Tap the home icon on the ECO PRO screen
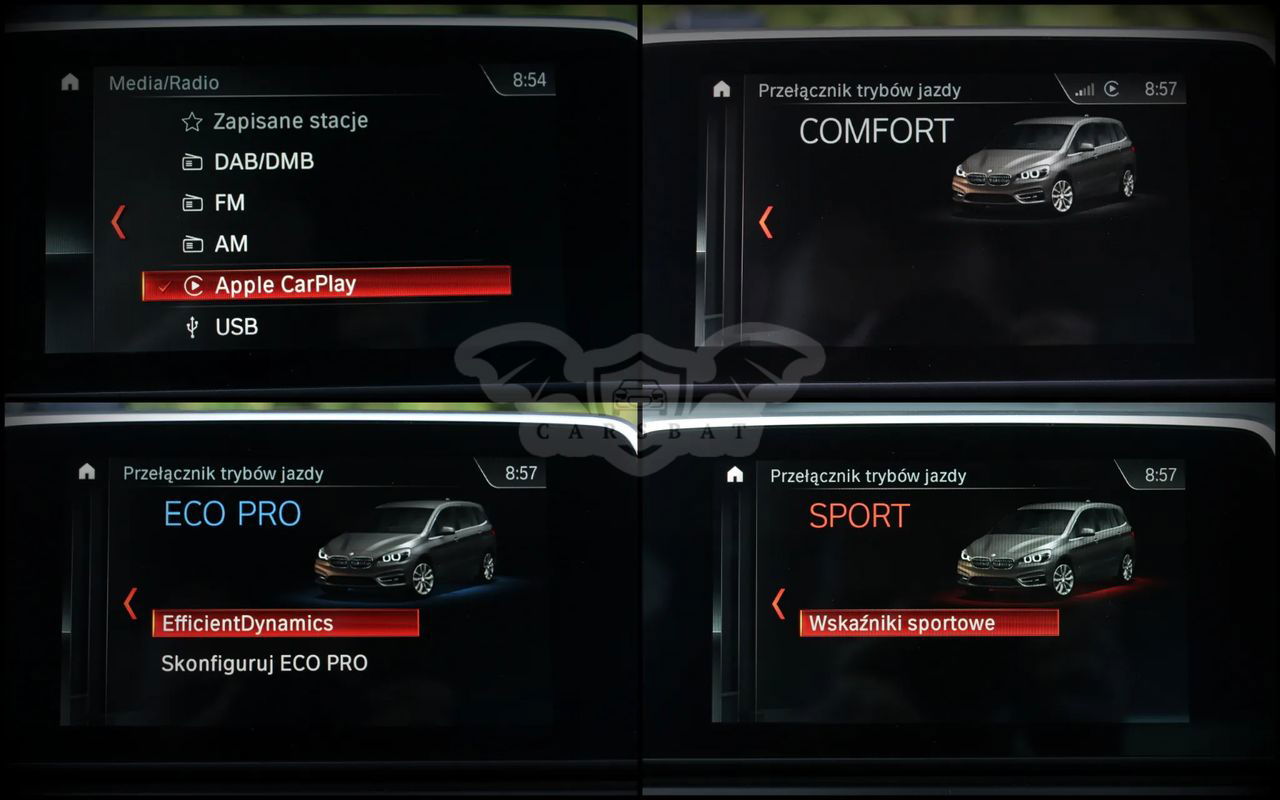1280x800 pixels. 87,471
